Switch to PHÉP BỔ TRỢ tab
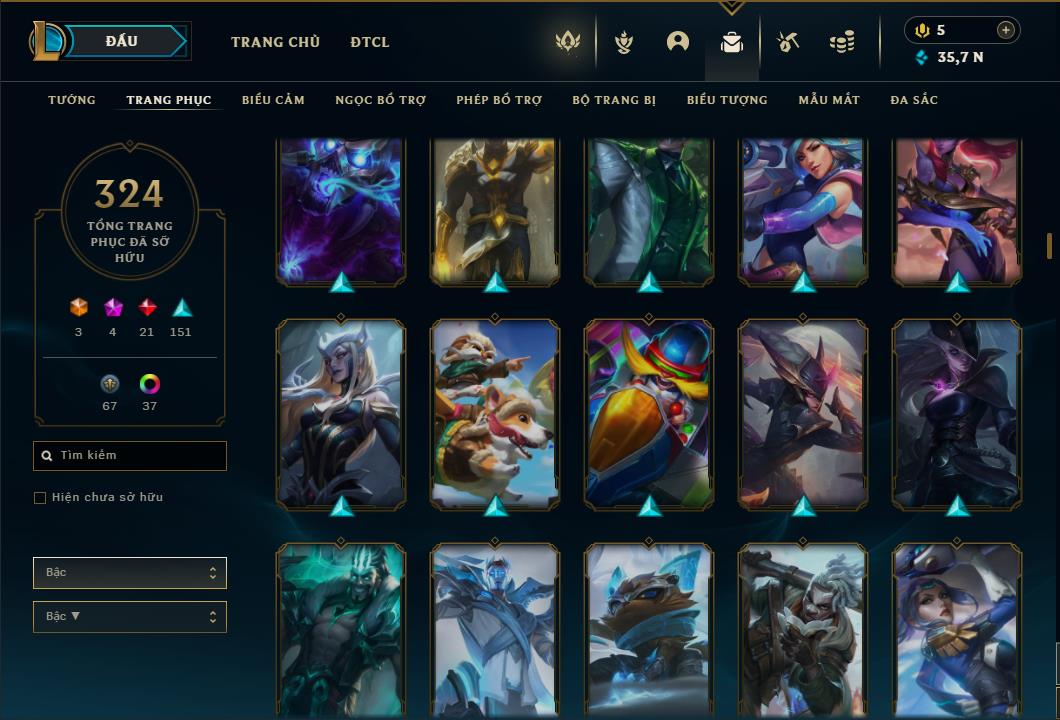Viewport: 1060px width, 720px height. [x=499, y=100]
